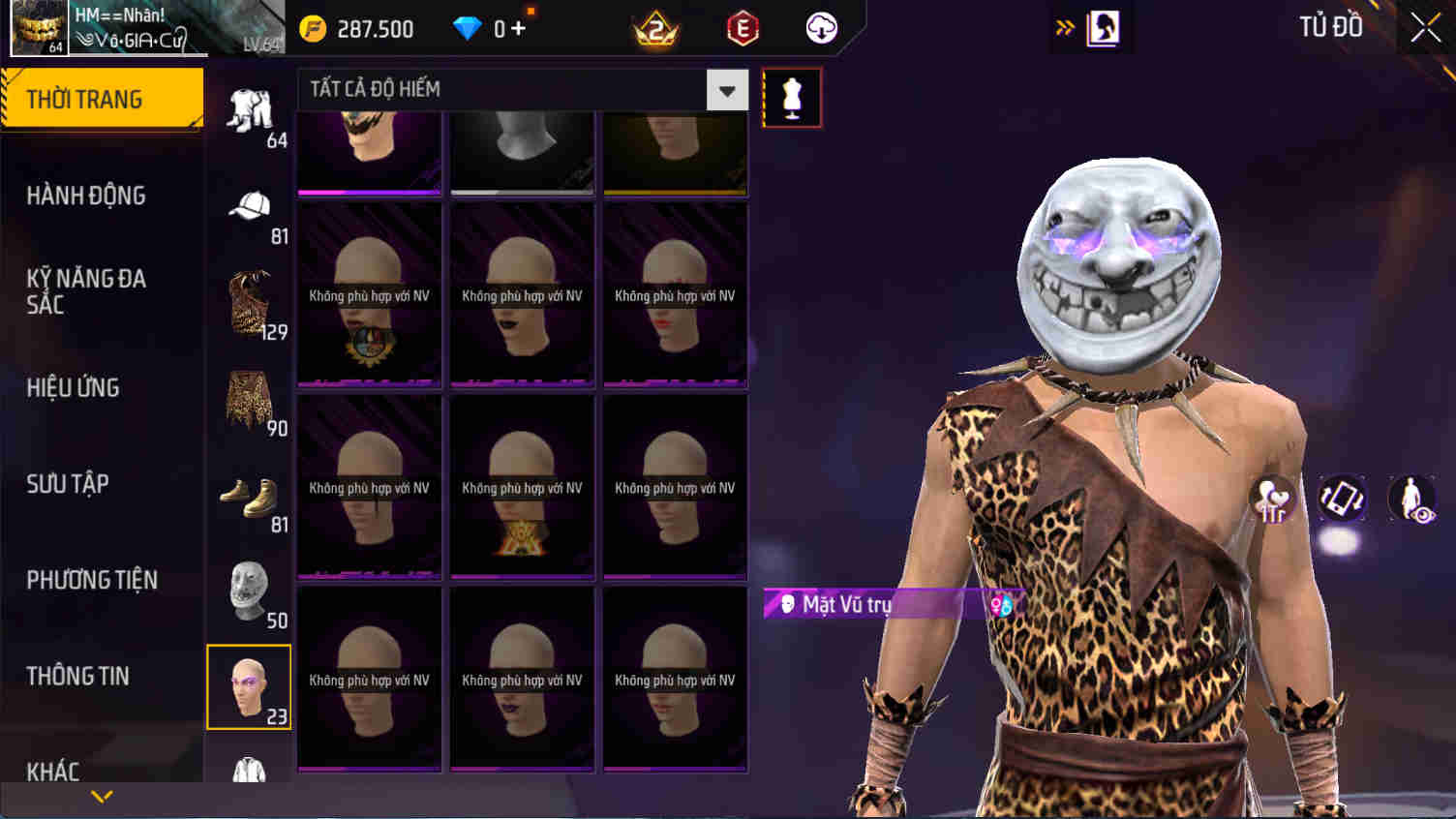Tap the phone shake preview icon beside character
Image resolution: width=1456 pixels, height=819 pixels.
click(x=1342, y=500)
